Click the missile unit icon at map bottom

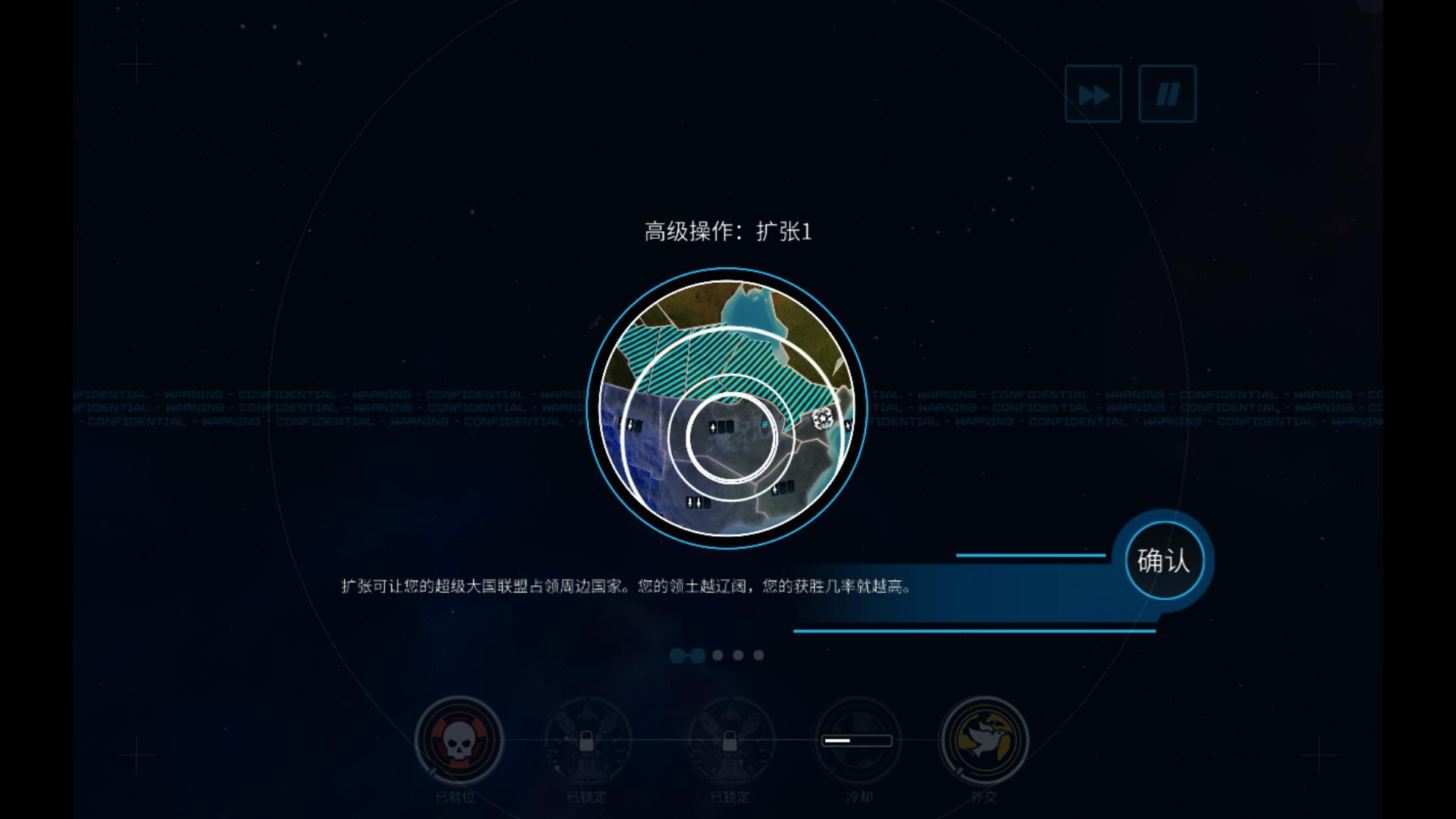click(x=698, y=502)
